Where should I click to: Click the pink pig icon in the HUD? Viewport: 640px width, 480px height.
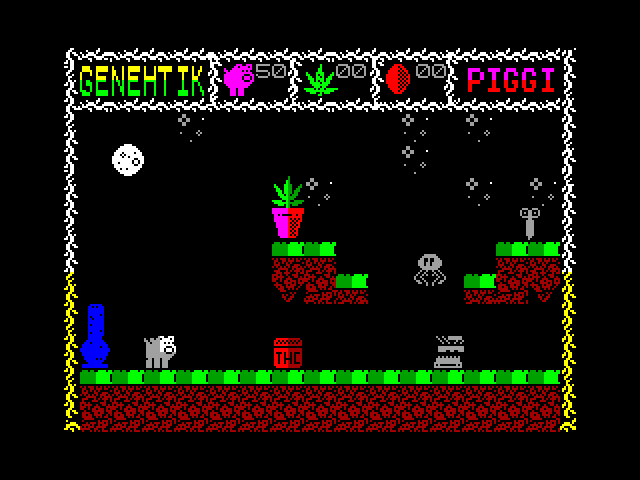click(240, 79)
